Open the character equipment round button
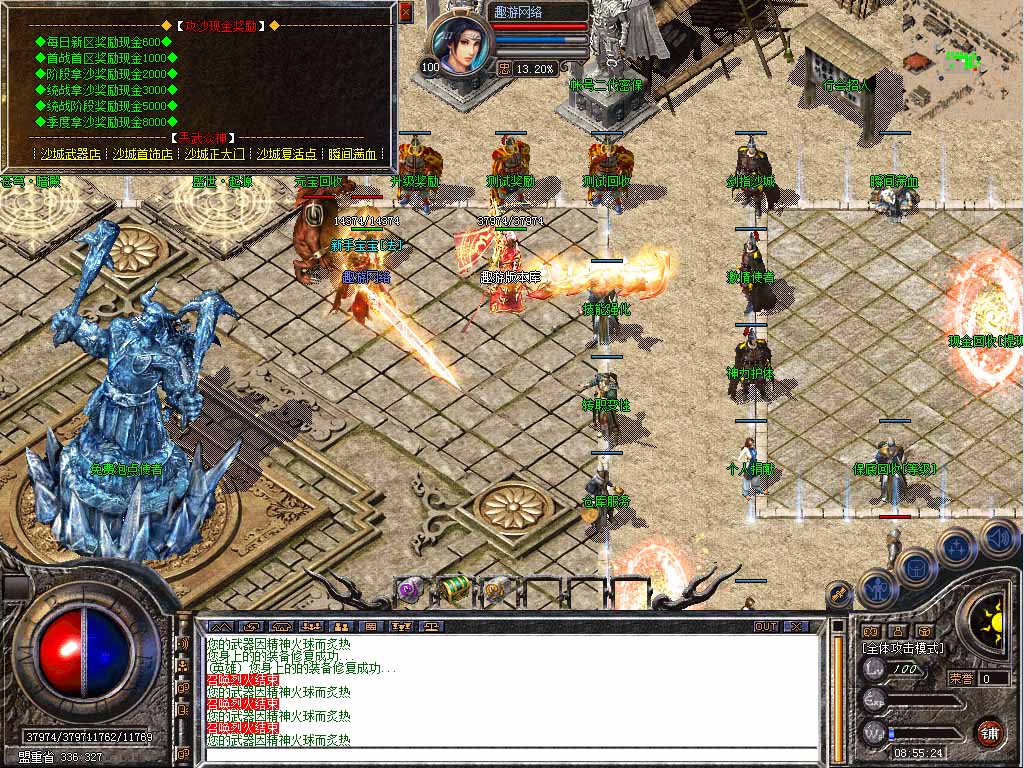This screenshot has height=768, width=1024. coord(877,587)
